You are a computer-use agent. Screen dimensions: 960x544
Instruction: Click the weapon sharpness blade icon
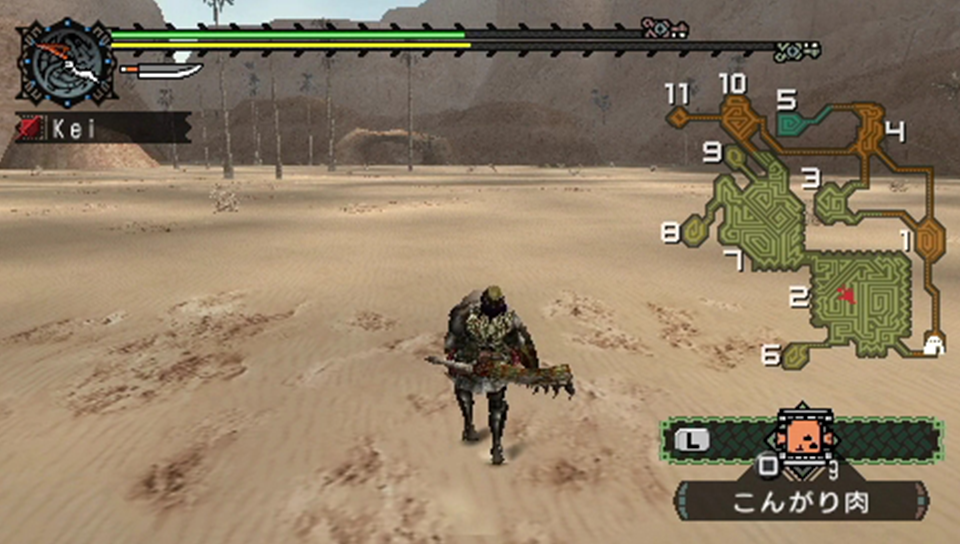tap(161, 72)
